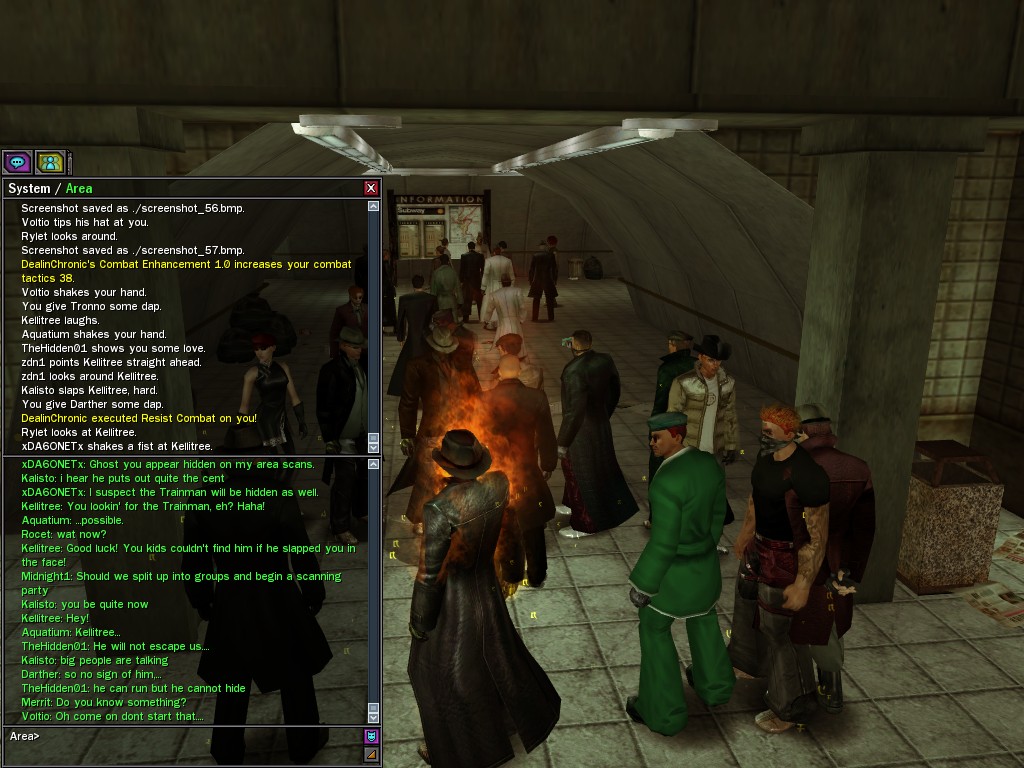Click the area chat scroll-down arrow

[373, 716]
